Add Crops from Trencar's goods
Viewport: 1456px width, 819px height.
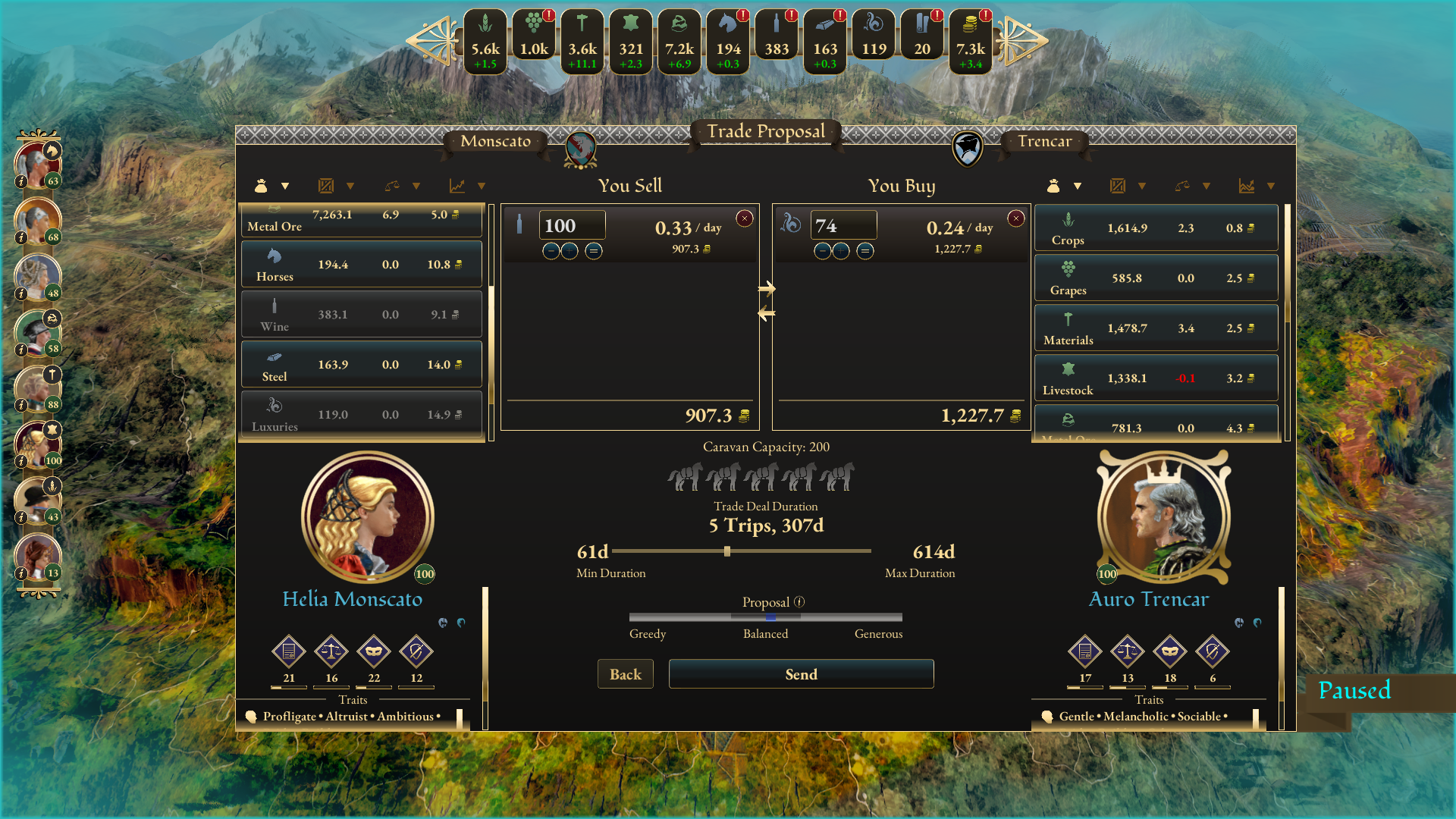click(x=1156, y=227)
